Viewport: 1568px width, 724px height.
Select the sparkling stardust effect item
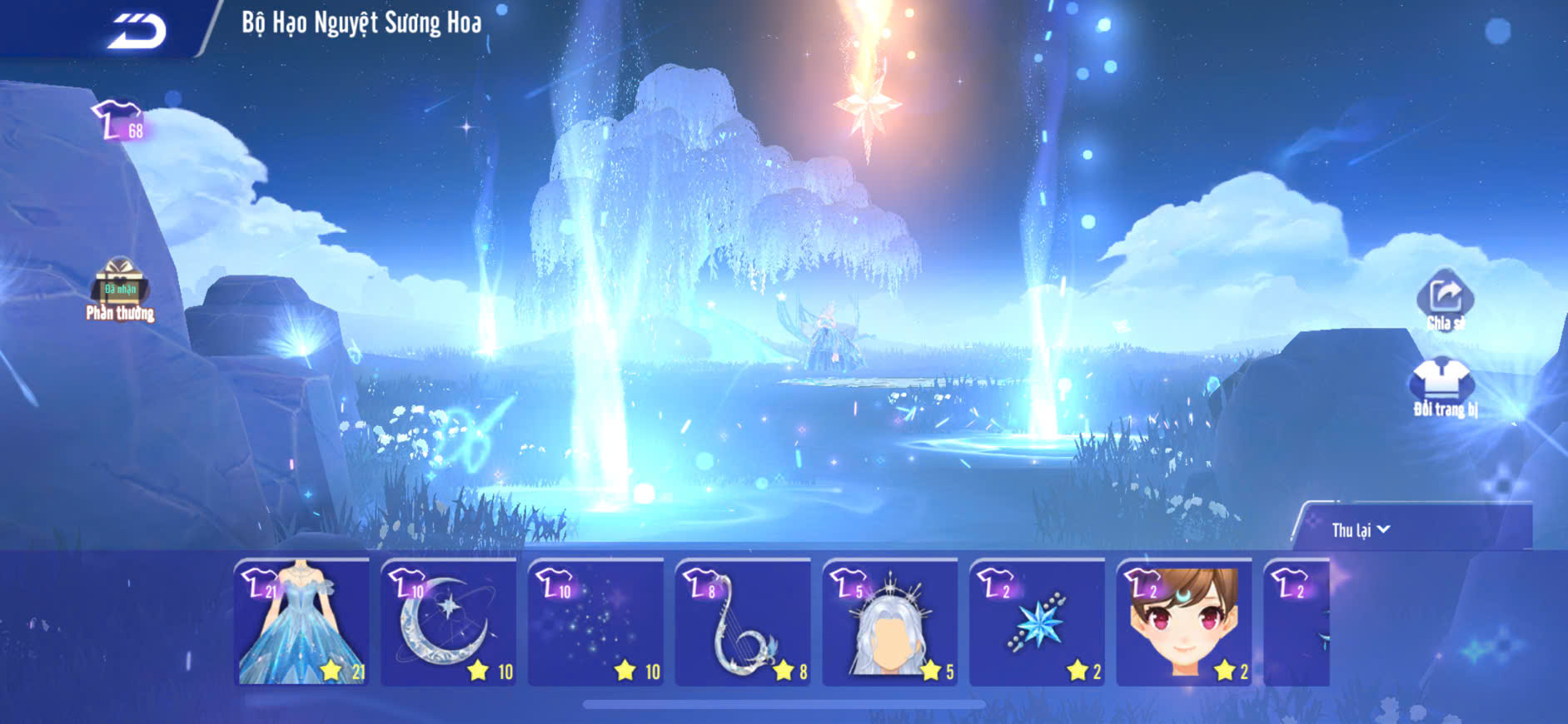(x=596, y=622)
